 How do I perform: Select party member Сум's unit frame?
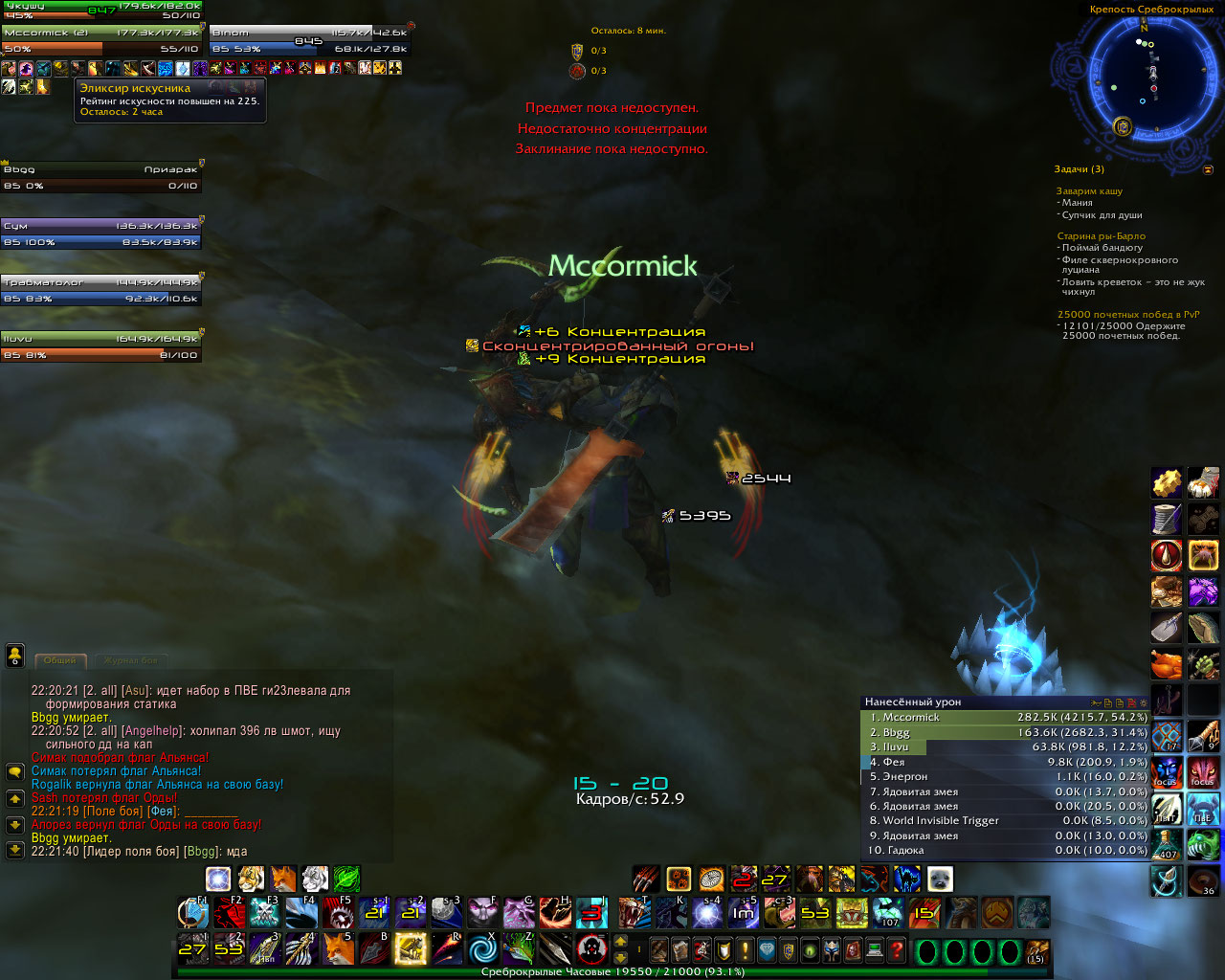[101, 234]
